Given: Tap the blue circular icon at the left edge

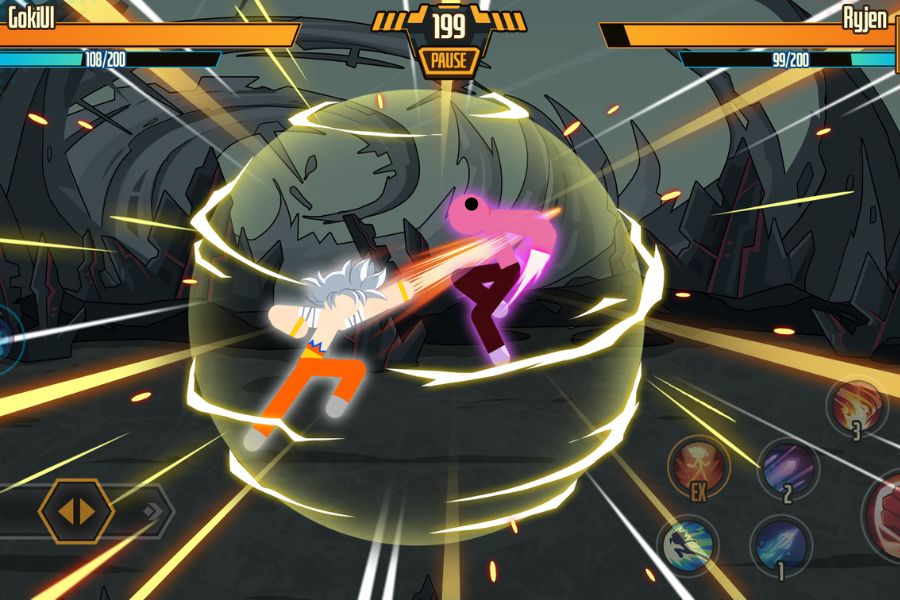Looking at the screenshot, I should click(x=8, y=337).
